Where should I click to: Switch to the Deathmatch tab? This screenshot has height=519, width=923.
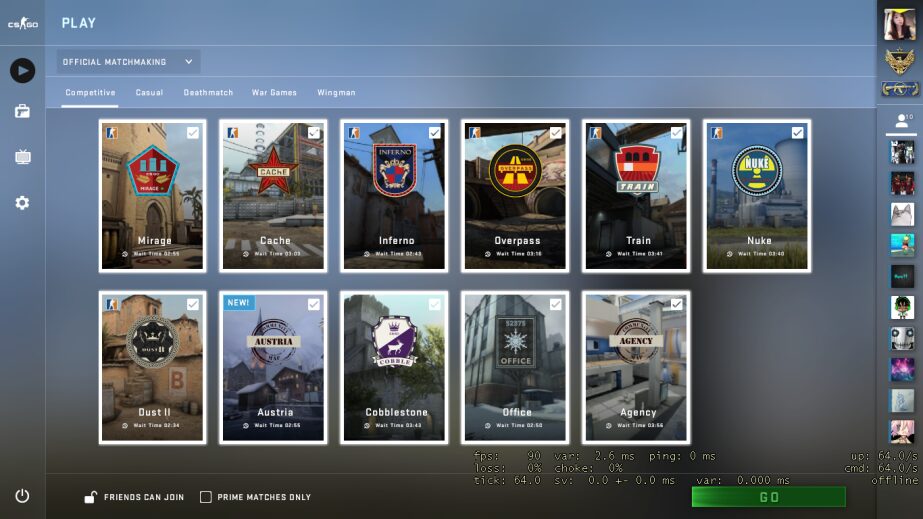point(208,93)
